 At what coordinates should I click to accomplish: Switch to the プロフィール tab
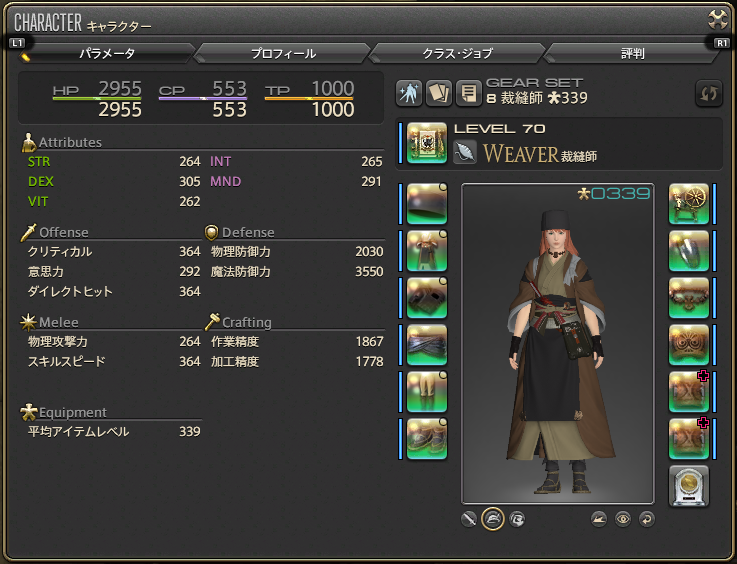(x=283, y=53)
